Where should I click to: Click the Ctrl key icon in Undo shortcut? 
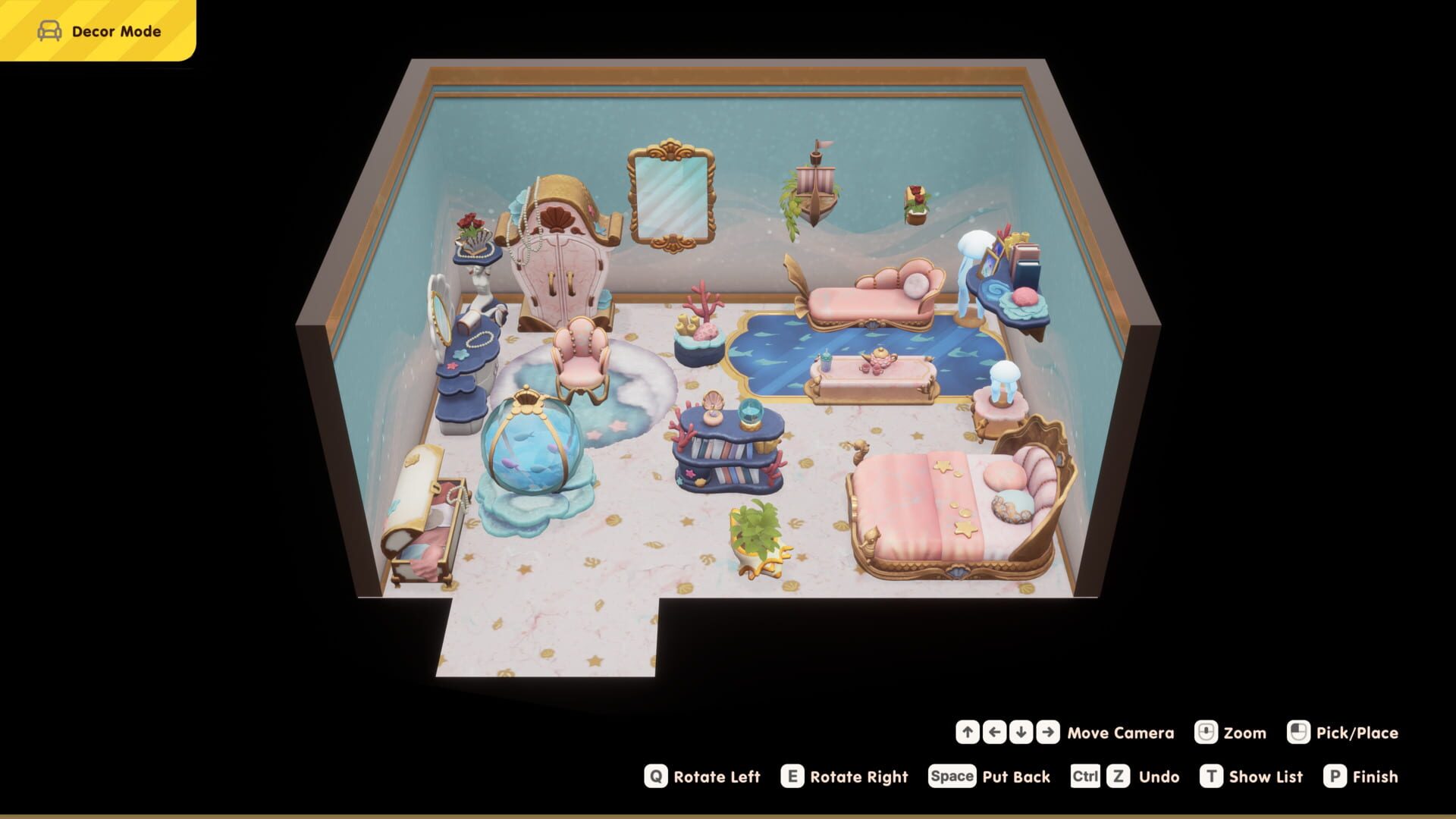coord(1084,777)
